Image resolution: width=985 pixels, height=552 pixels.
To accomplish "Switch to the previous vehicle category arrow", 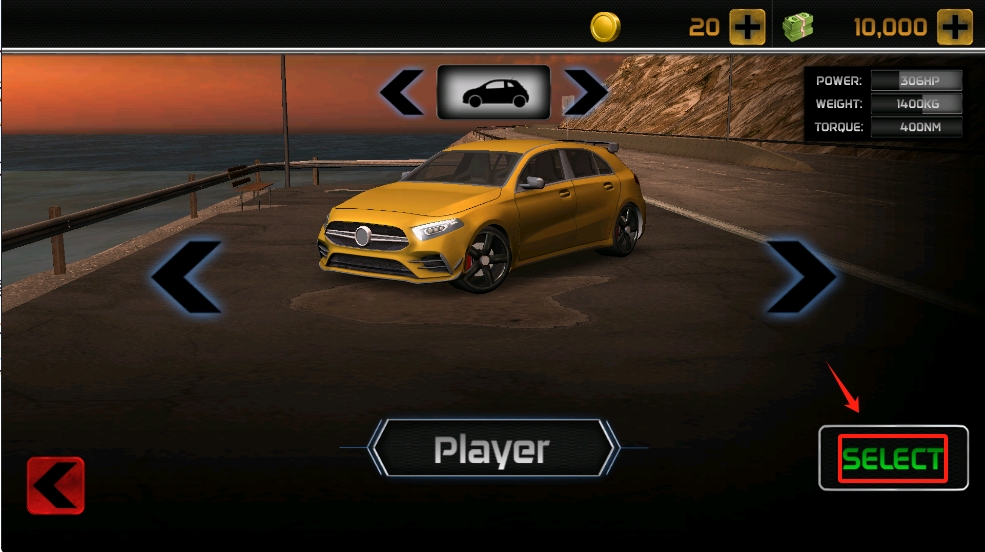I will 402,93.
